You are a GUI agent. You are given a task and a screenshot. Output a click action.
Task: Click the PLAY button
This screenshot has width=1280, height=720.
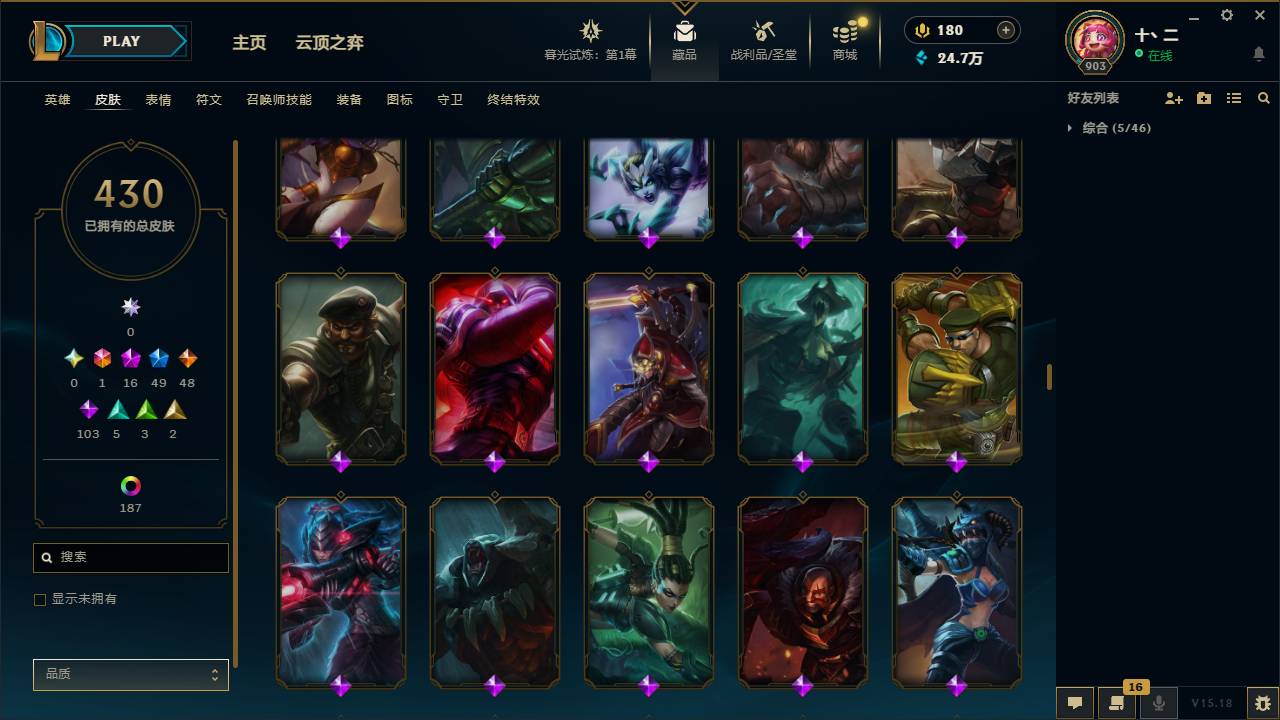tap(121, 41)
